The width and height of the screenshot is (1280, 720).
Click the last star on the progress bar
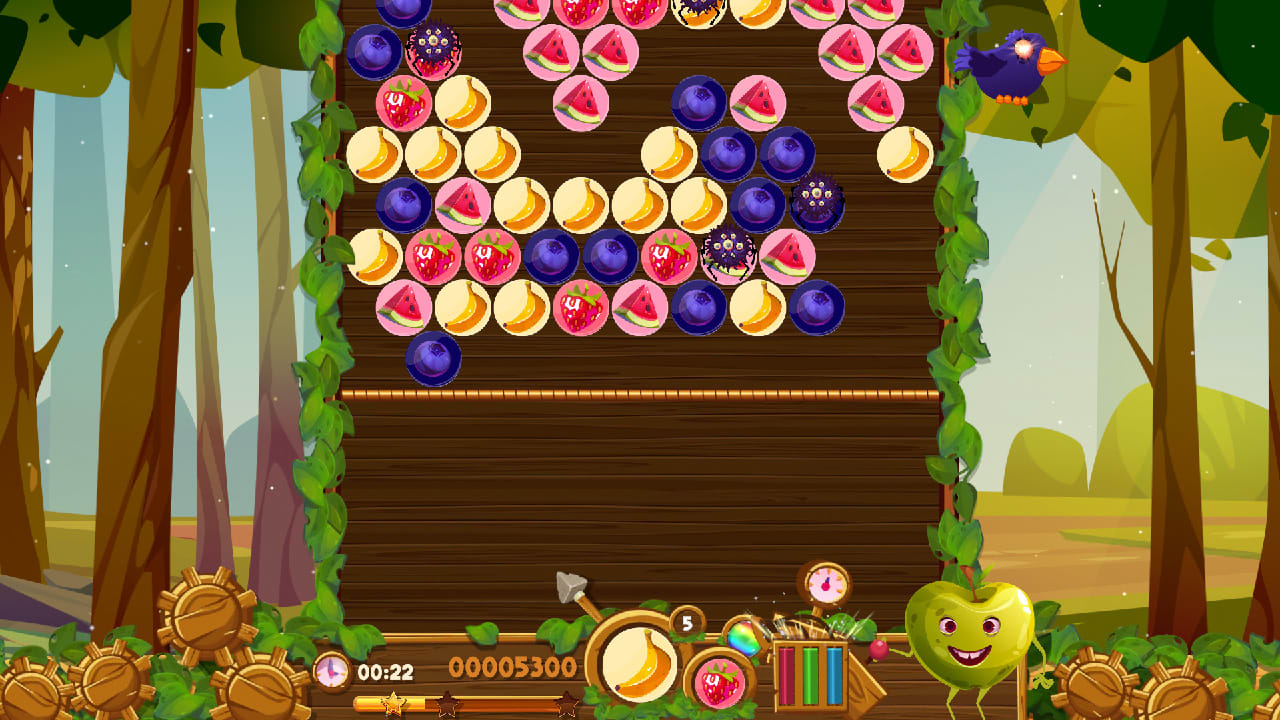565,702
